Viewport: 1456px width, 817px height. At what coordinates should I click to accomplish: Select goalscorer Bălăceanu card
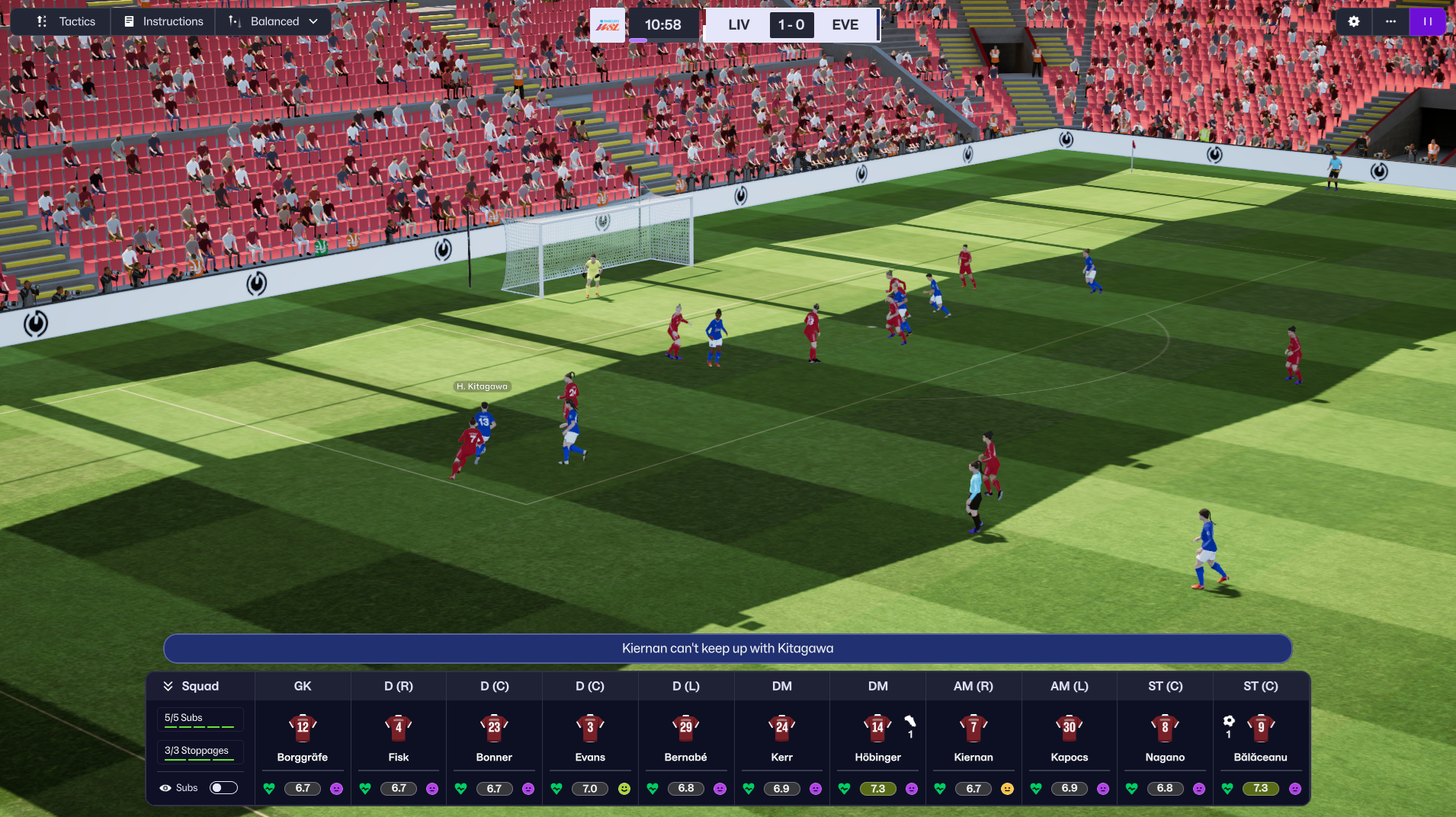[1261, 738]
